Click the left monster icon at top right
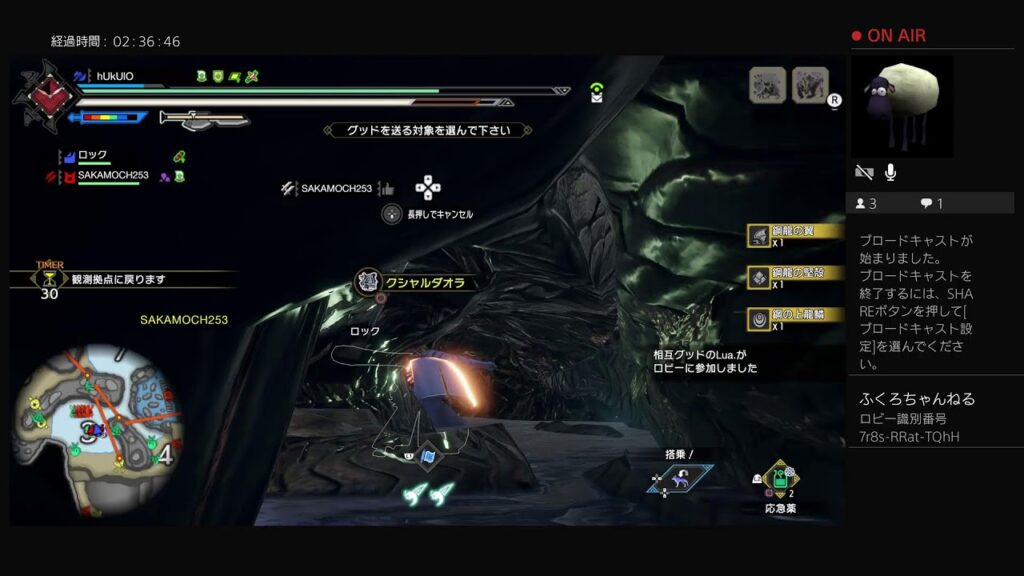1024x576 pixels. coord(767,85)
